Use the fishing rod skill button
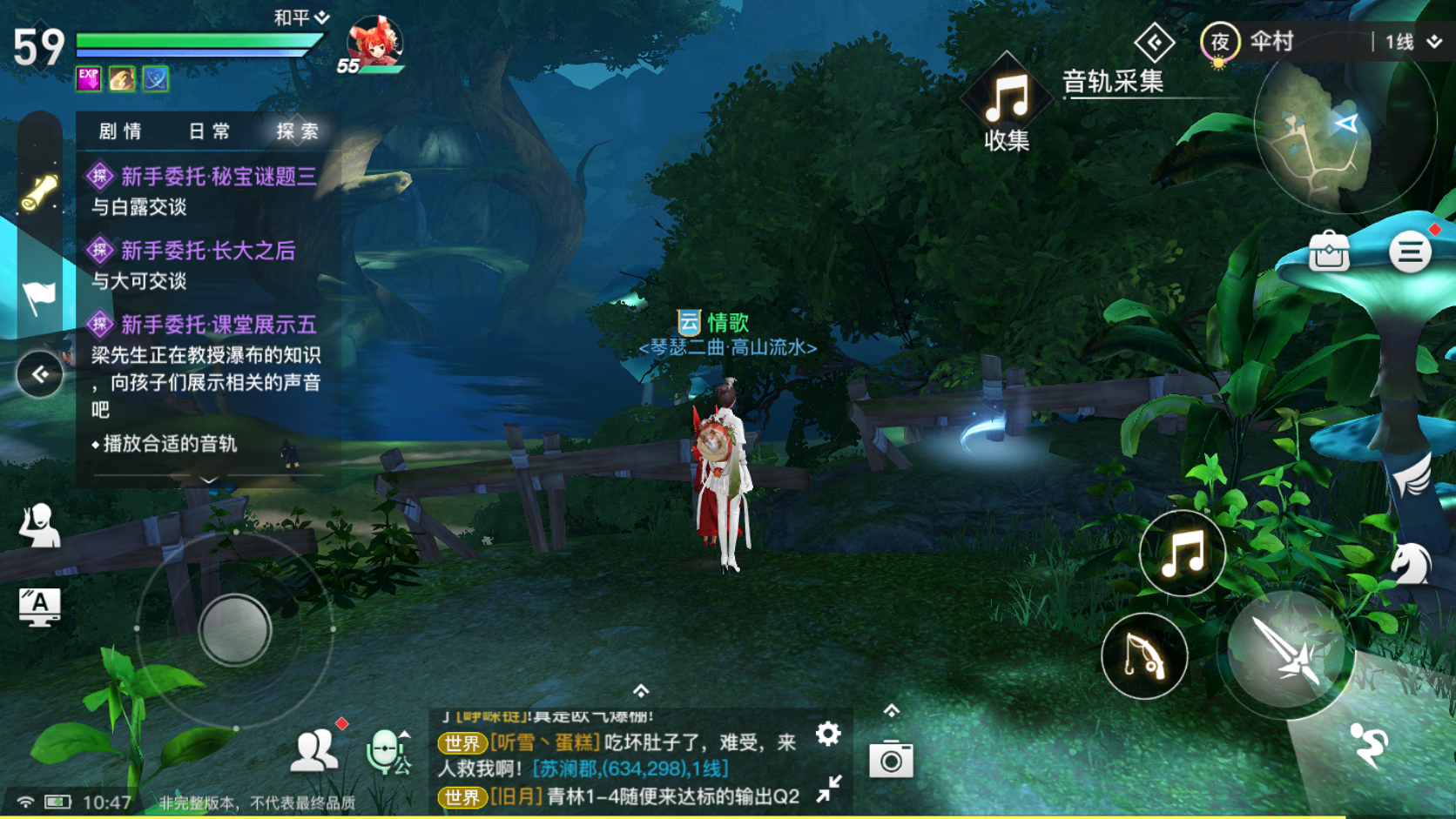 point(1143,656)
